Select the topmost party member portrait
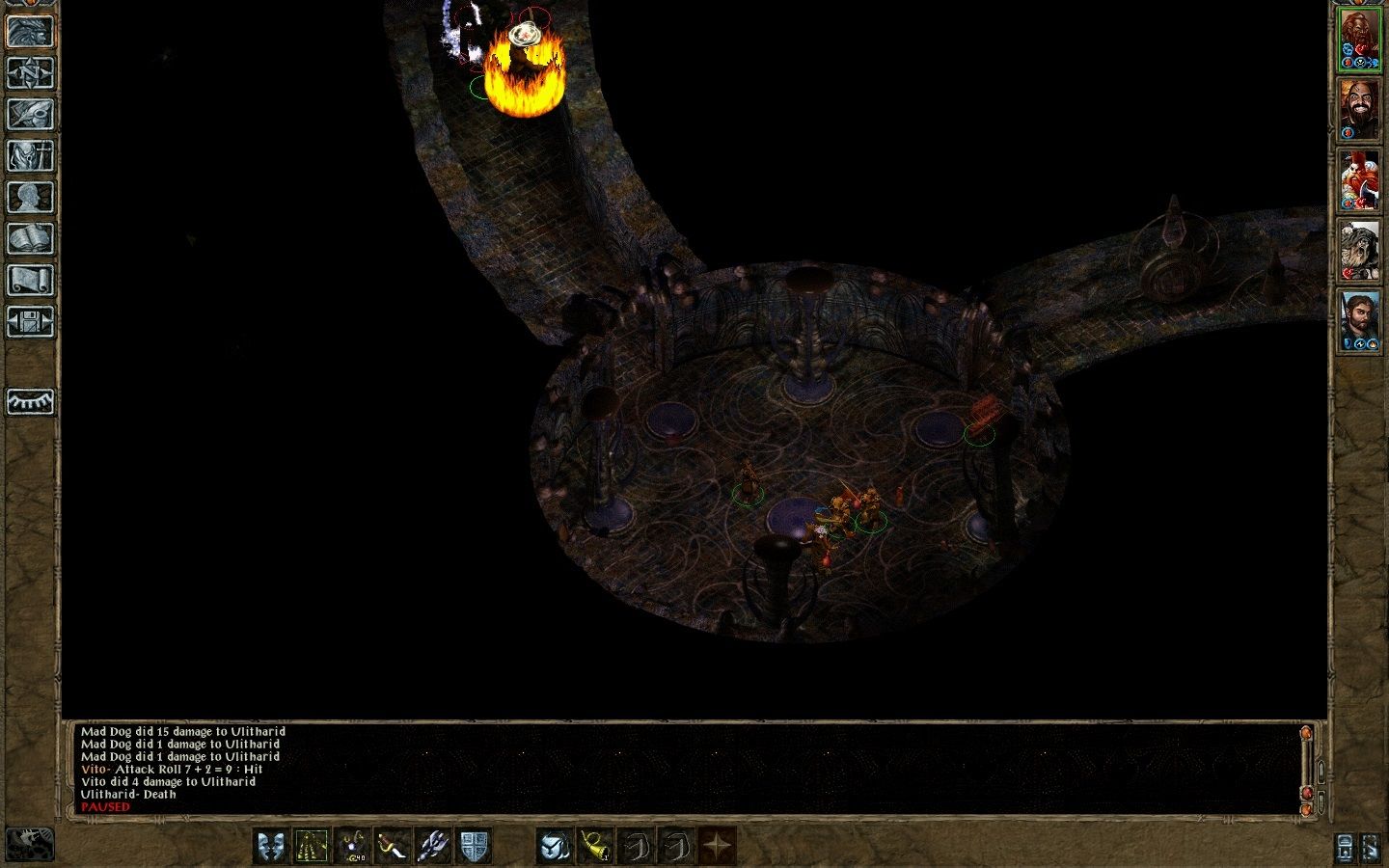 [x=1362, y=39]
